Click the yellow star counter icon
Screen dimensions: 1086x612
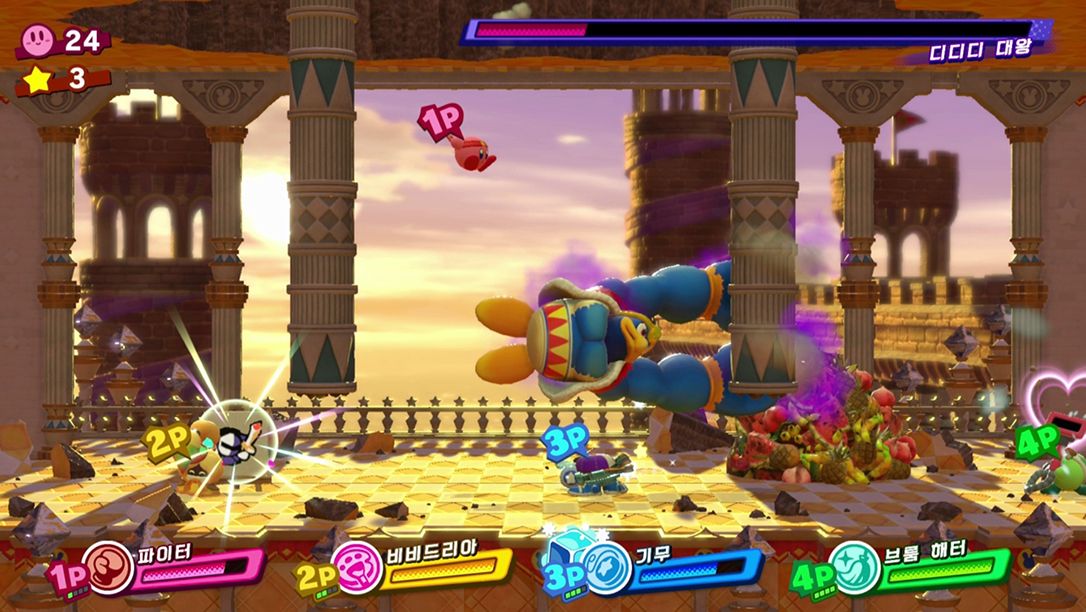[38, 80]
